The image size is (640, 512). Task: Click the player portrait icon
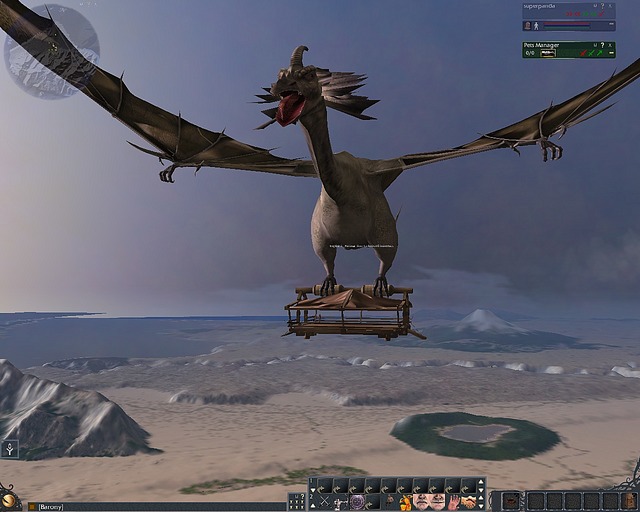tap(528, 25)
